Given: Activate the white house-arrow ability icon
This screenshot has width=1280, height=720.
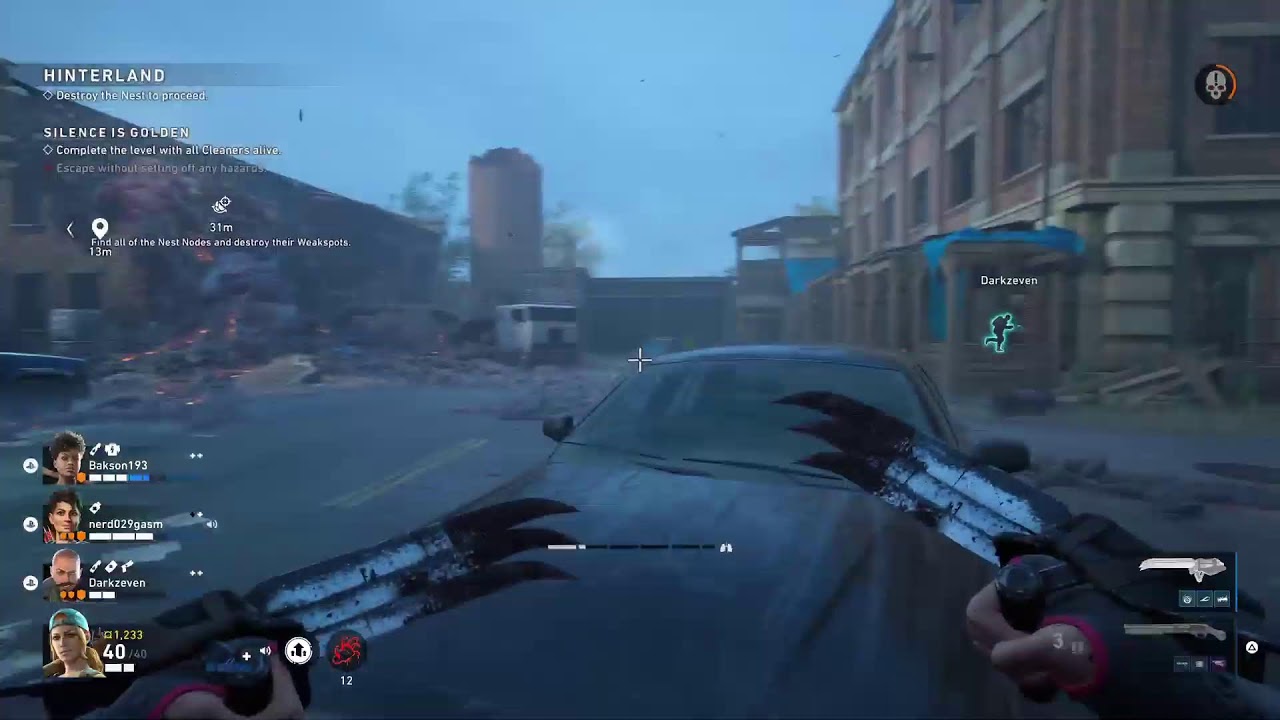Looking at the screenshot, I should point(298,651).
